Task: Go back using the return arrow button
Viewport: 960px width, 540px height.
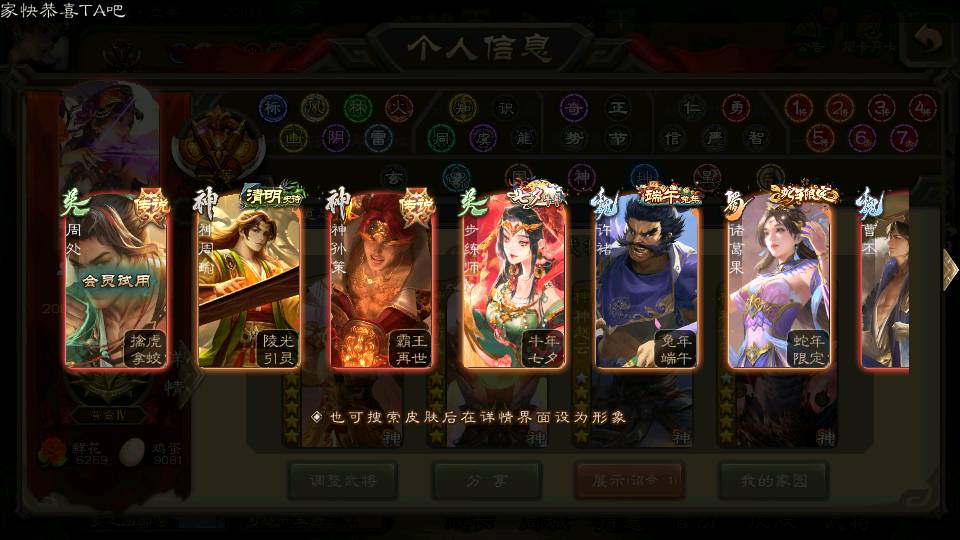Action: [x=929, y=42]
